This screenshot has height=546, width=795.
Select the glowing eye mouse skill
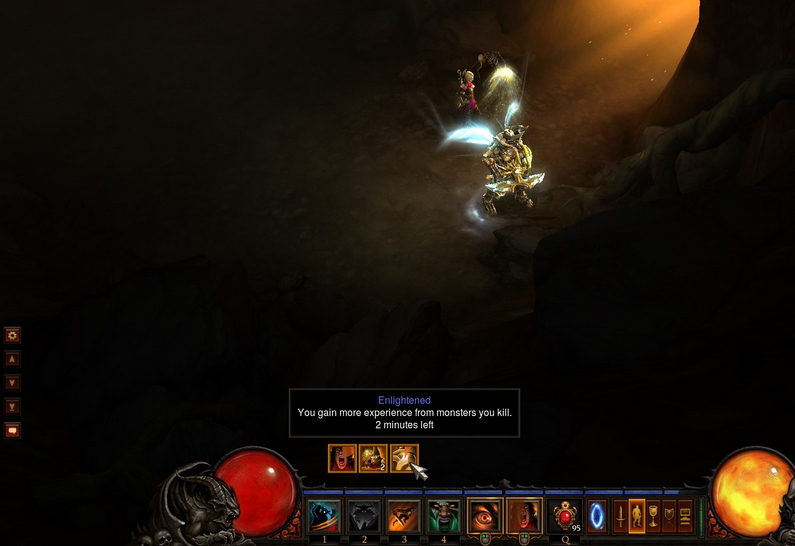tap(485, 516)
